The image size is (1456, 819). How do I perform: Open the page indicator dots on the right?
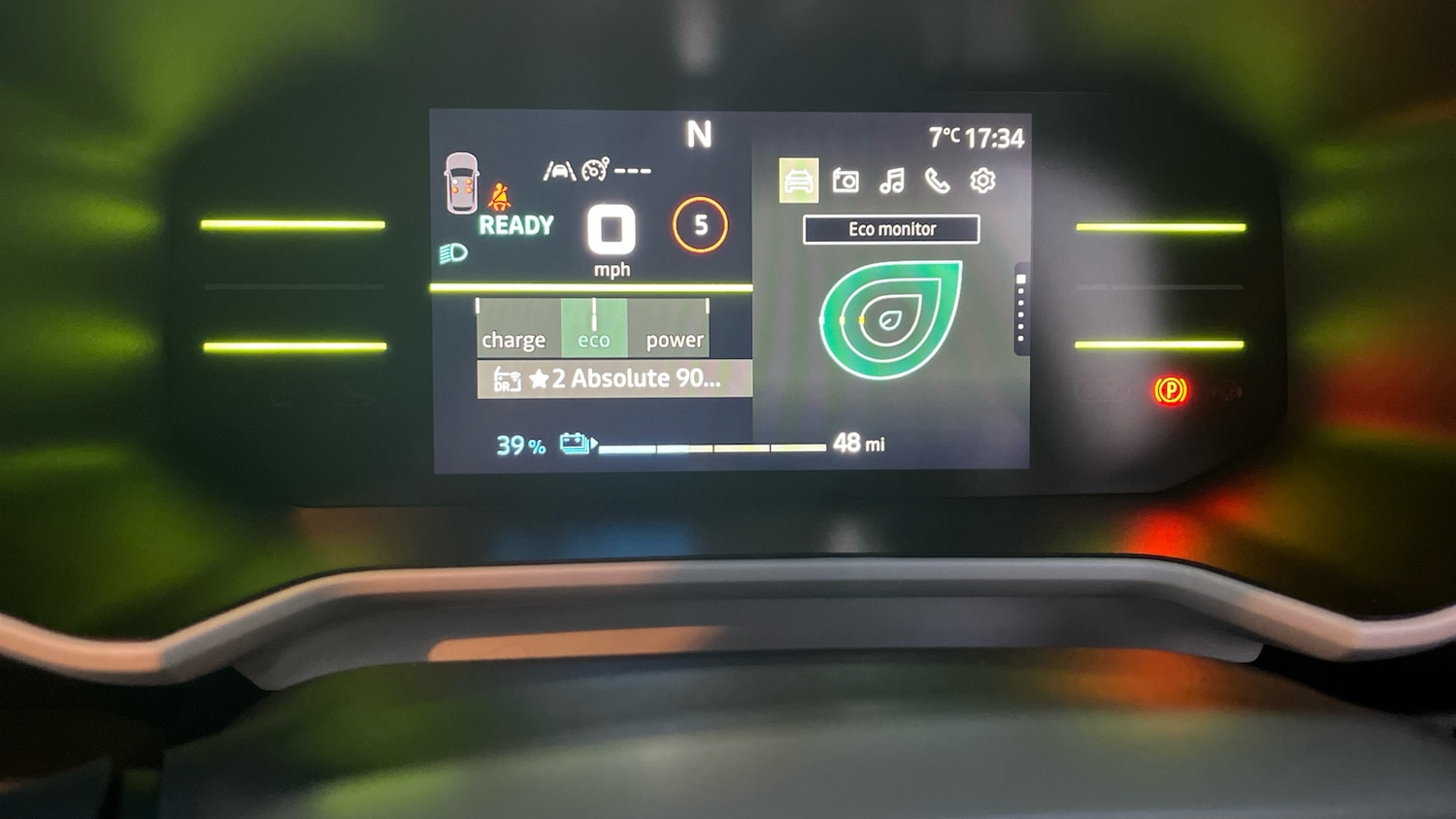[1019, 306]
